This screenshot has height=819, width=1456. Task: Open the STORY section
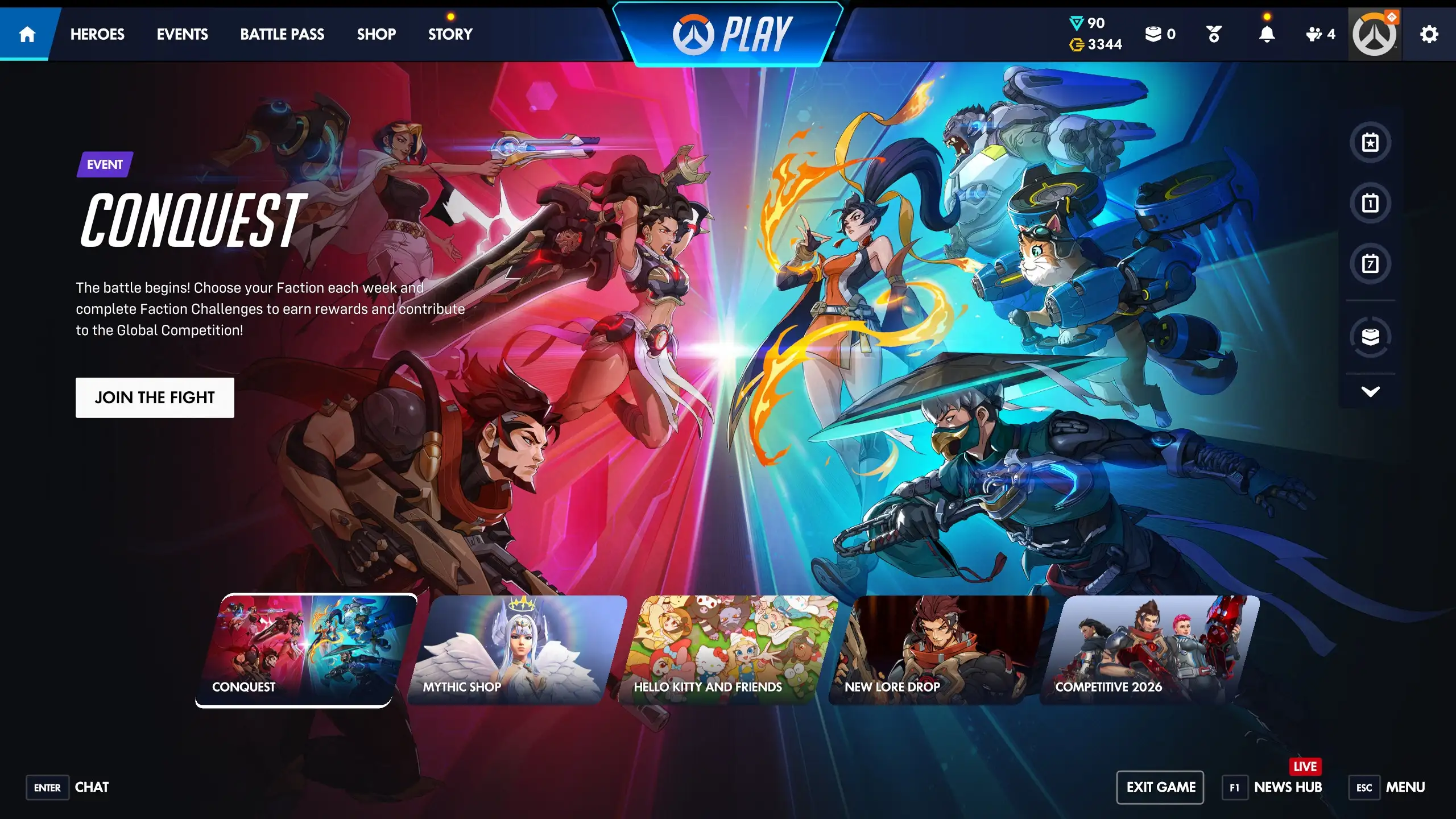[449, 34]
